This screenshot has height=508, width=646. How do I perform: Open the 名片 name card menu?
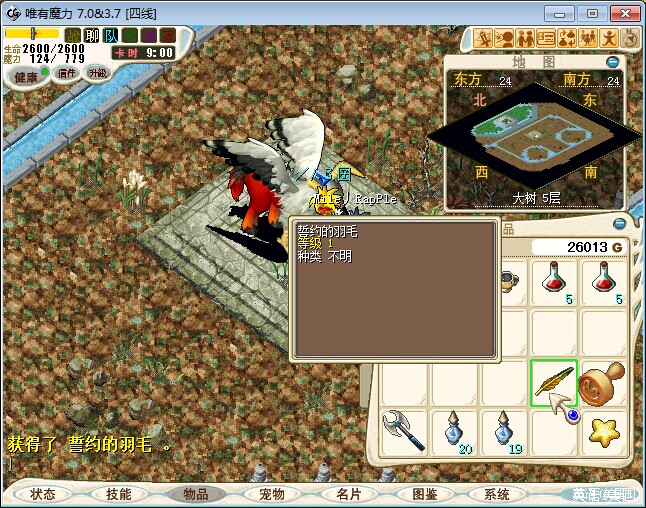click(348, 494)
